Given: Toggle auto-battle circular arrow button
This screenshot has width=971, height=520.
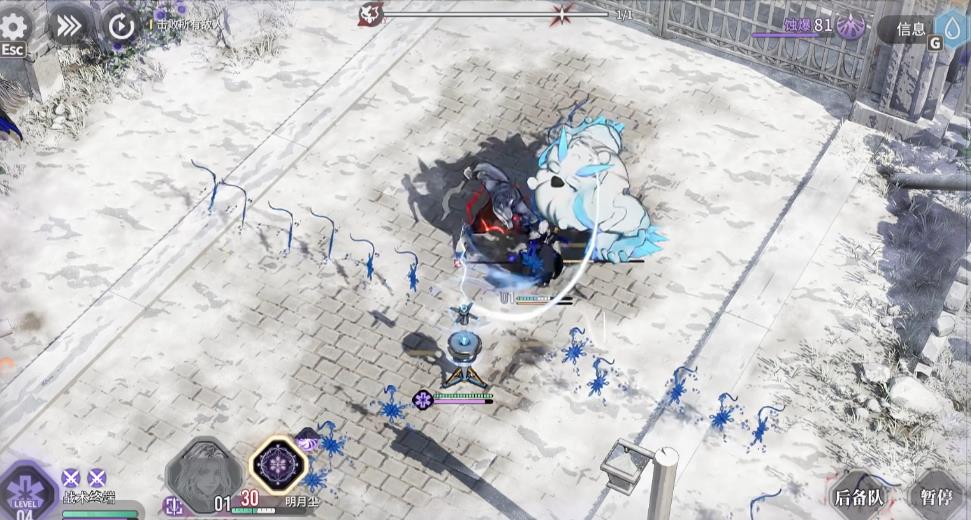Looking at the screenshot, I should pos(121,26).
